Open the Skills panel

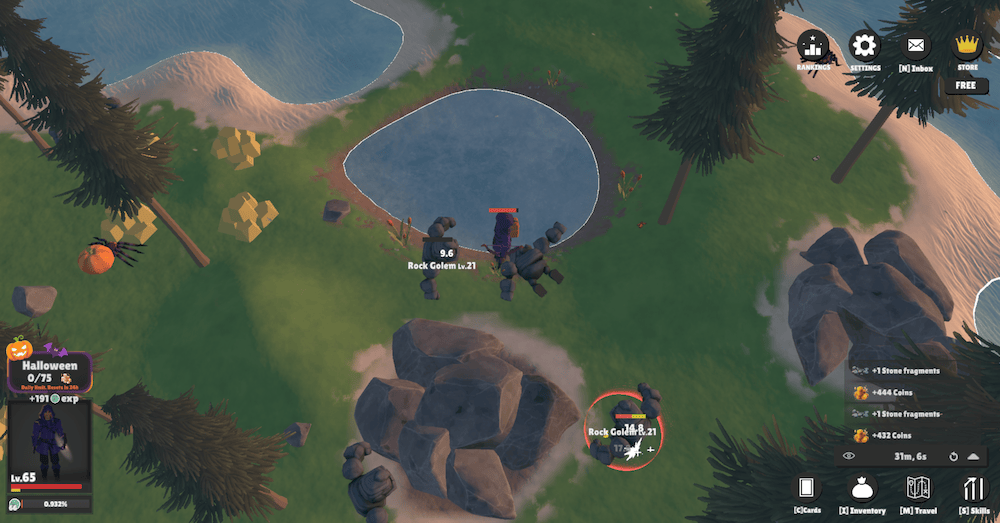pyautogui.click(x=974, y=489)
